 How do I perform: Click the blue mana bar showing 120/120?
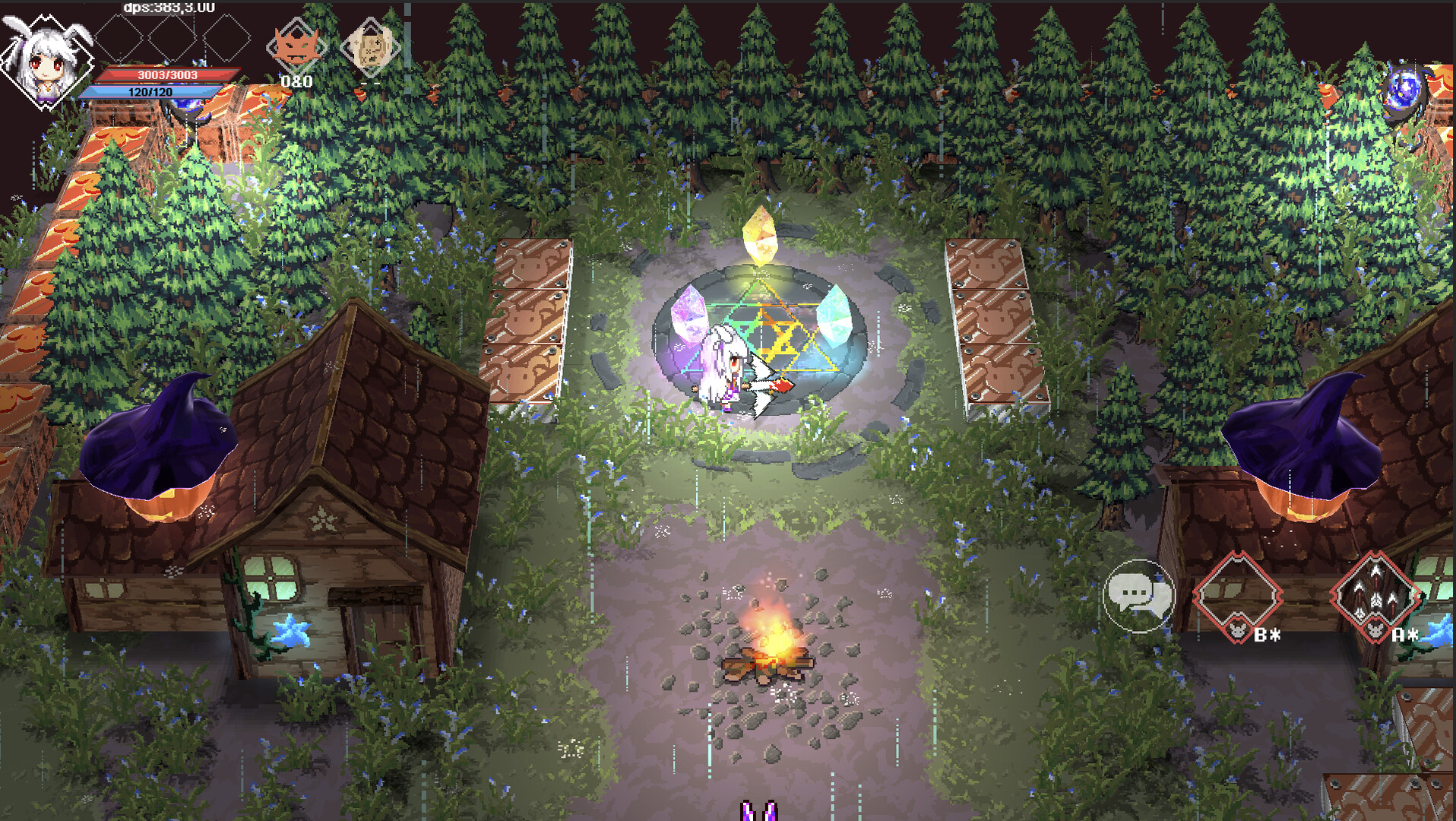point(152,91)
